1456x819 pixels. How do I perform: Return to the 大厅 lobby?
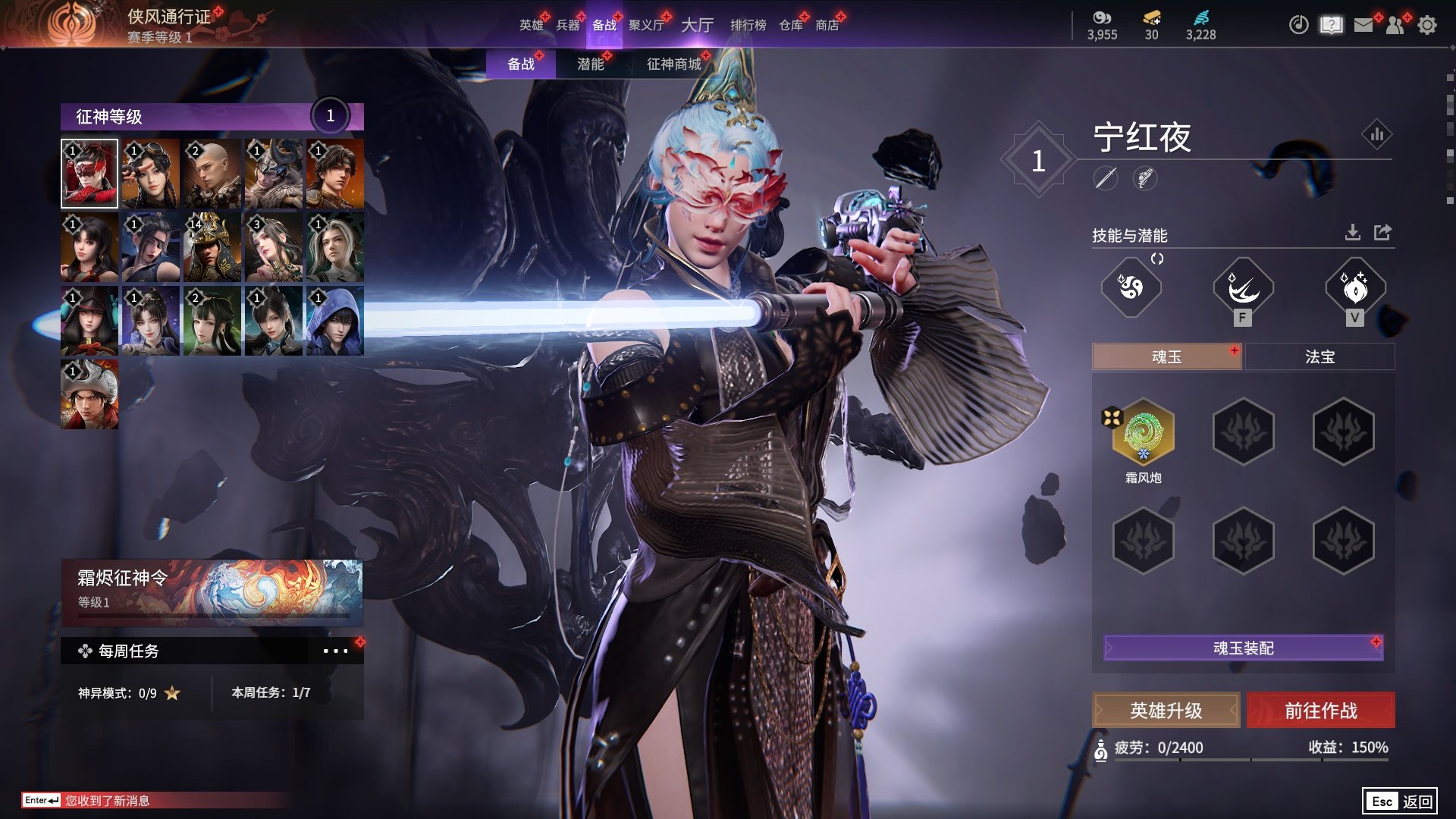(697, 25)
